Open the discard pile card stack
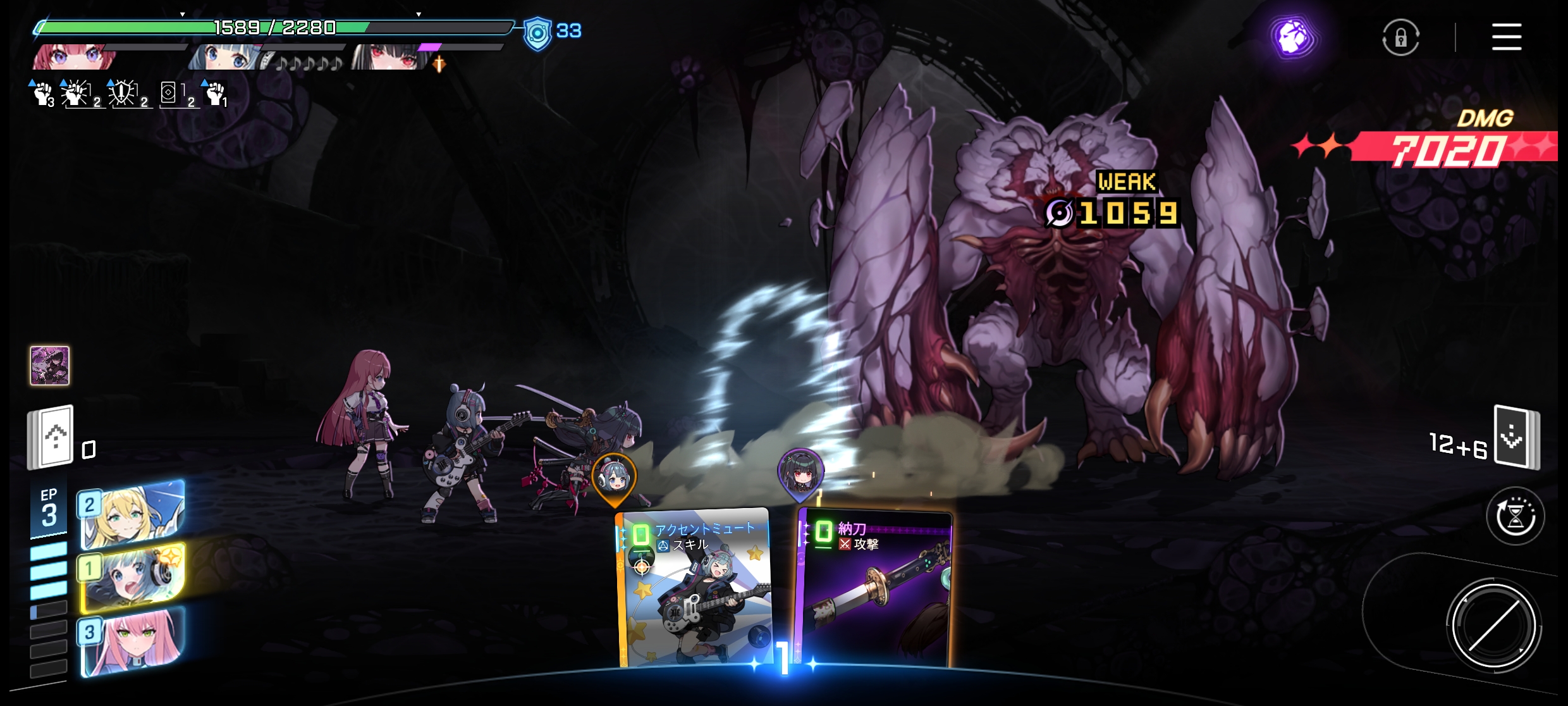1568x706 pixels. pyautogui.click(x=51, y=438)
